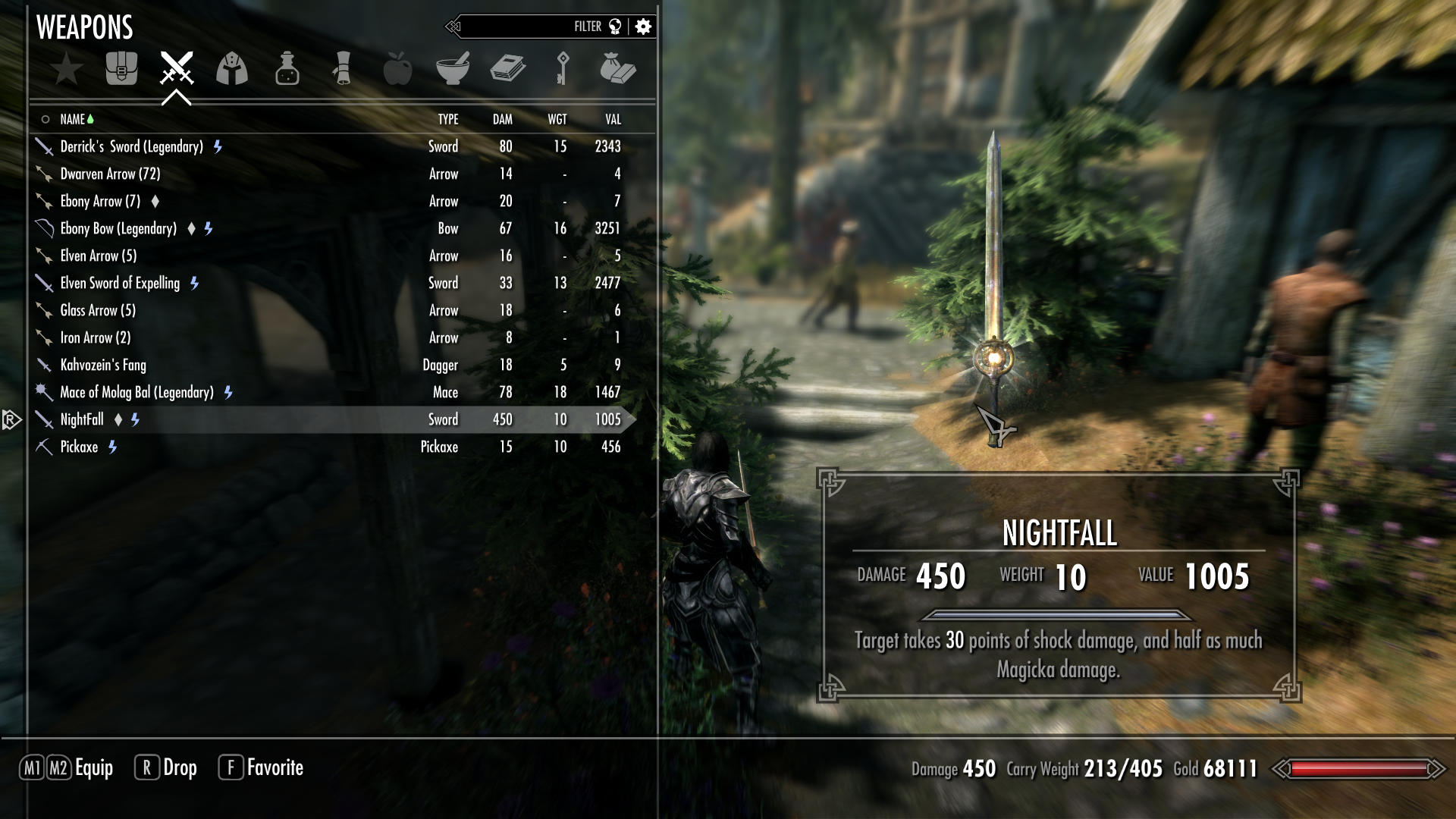
Task: Choose the Ebony Bow (Legendary) row
Action: tap(118, 228)
